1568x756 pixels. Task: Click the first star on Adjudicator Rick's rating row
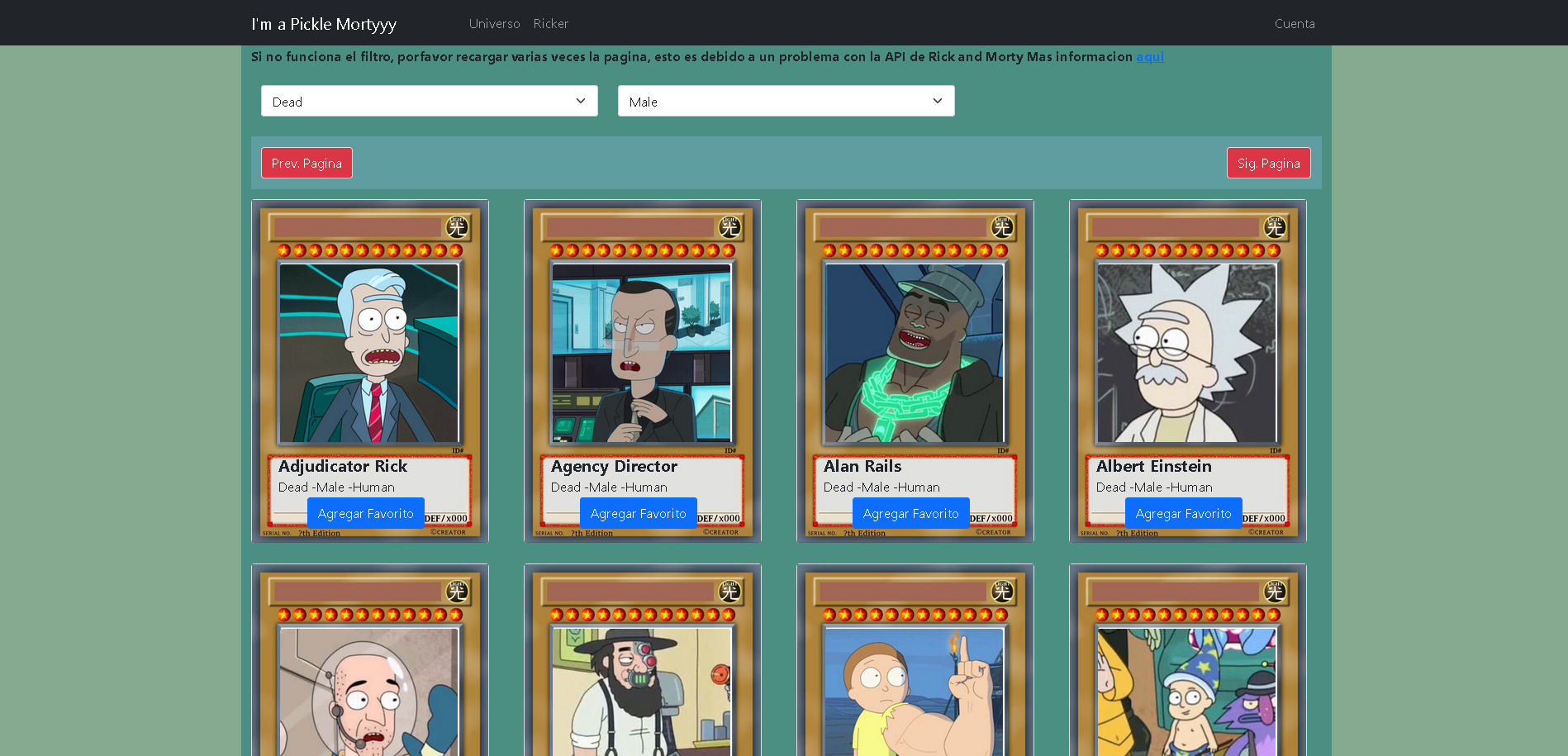(x=283, y=249)
